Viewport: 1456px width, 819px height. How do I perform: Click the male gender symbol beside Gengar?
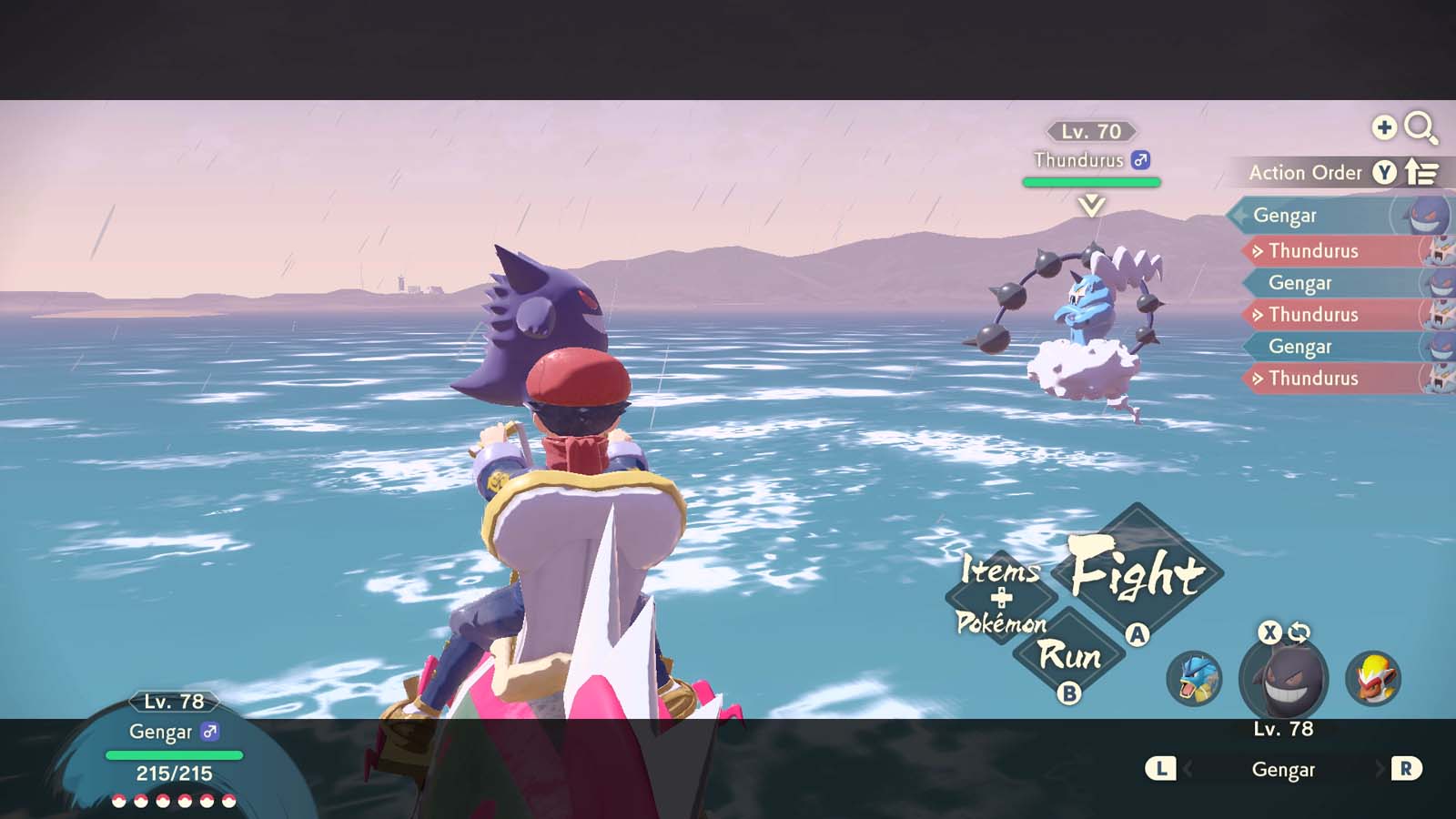pos(211,732)
